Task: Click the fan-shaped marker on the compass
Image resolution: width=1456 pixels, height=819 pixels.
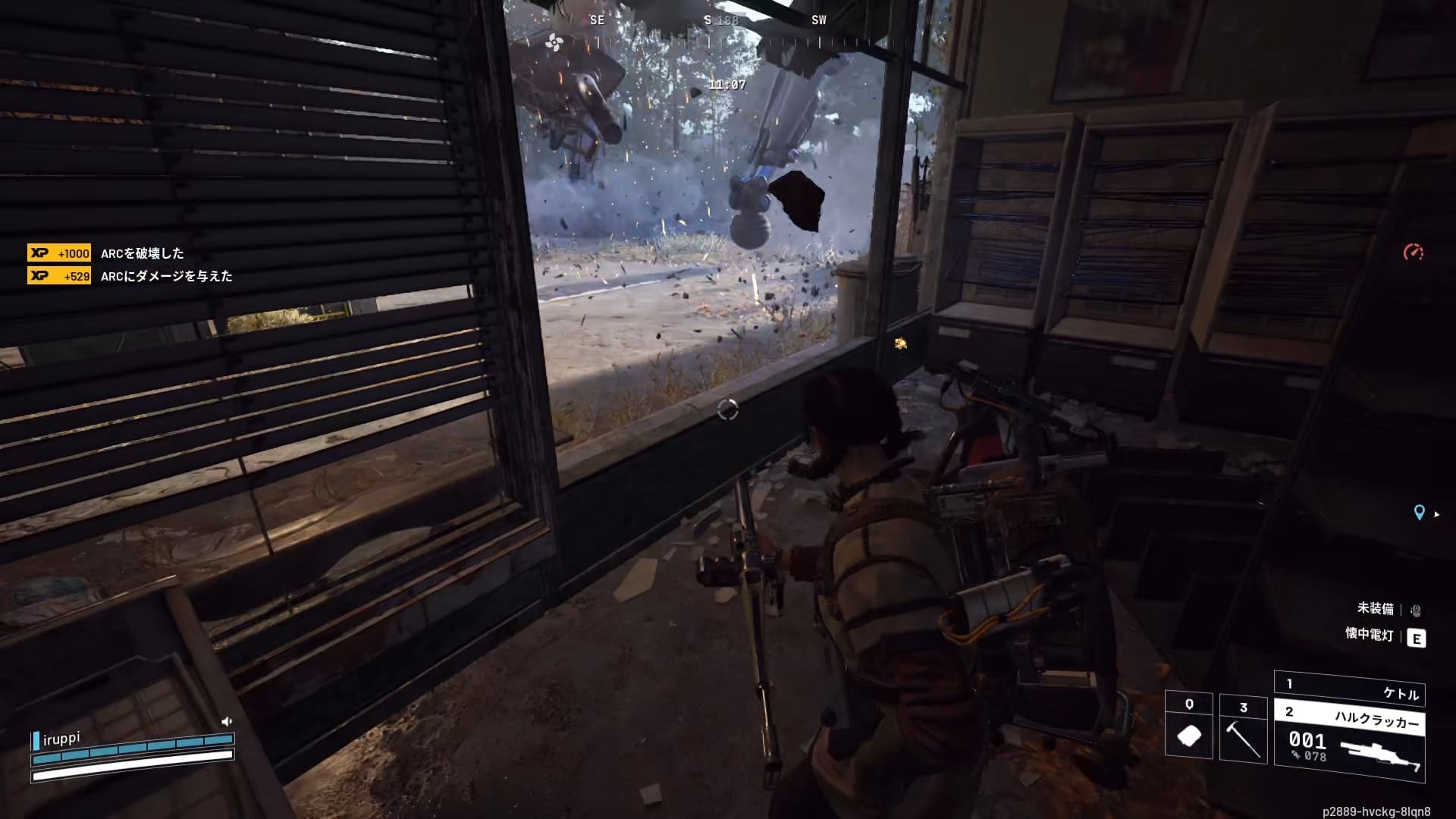Action: (x=554, y=42)
